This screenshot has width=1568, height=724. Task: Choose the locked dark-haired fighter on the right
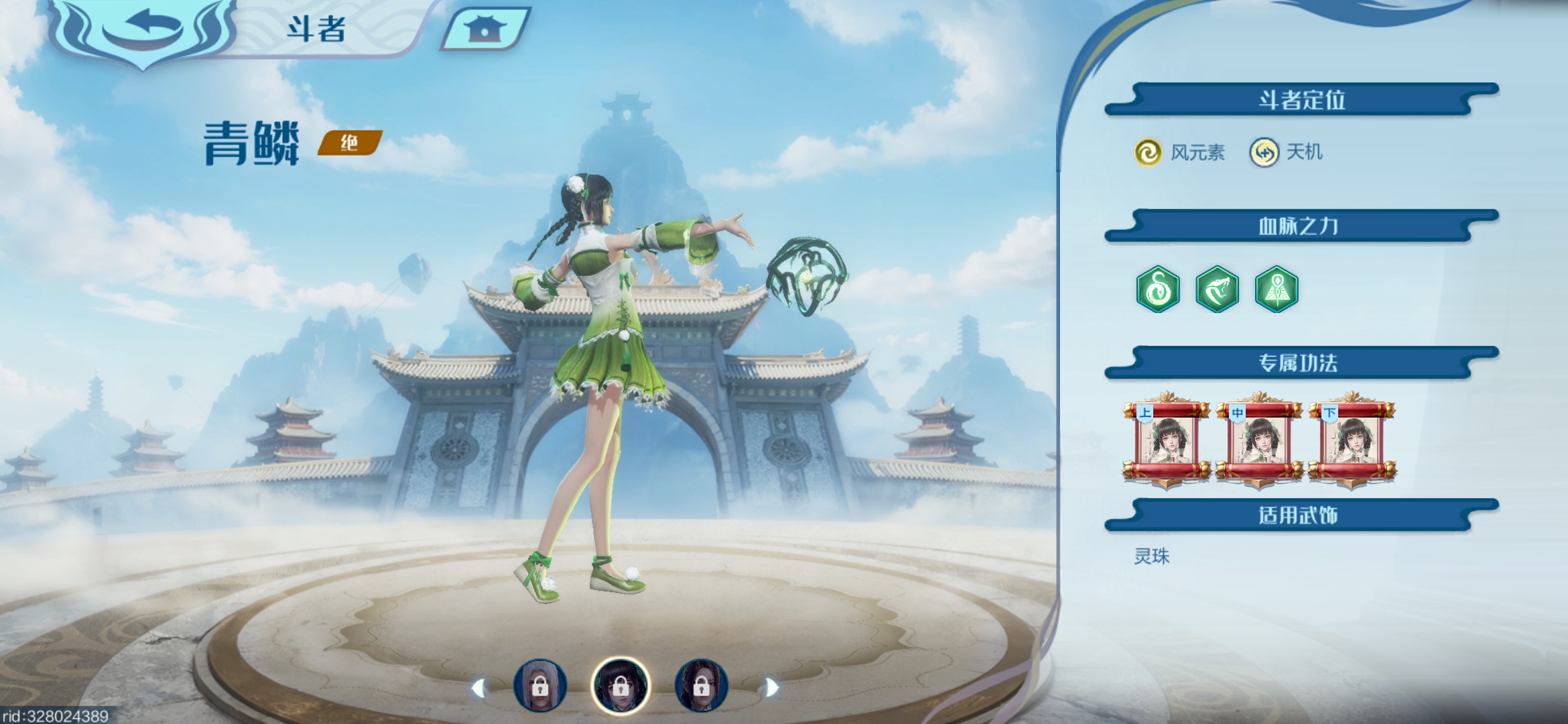pyautogui.click(x=701, y=686)
